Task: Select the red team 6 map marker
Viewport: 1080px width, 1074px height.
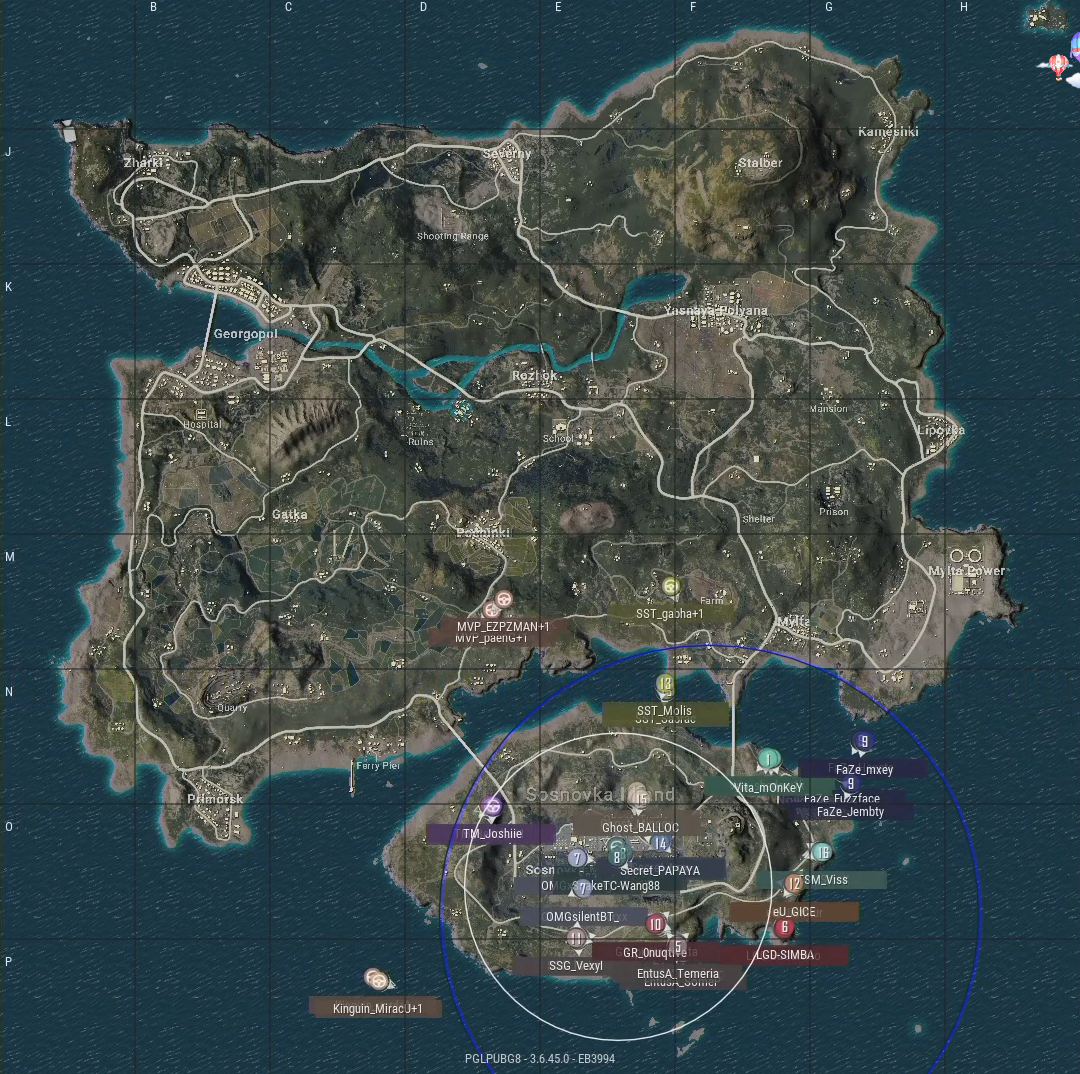Action: 783,928
